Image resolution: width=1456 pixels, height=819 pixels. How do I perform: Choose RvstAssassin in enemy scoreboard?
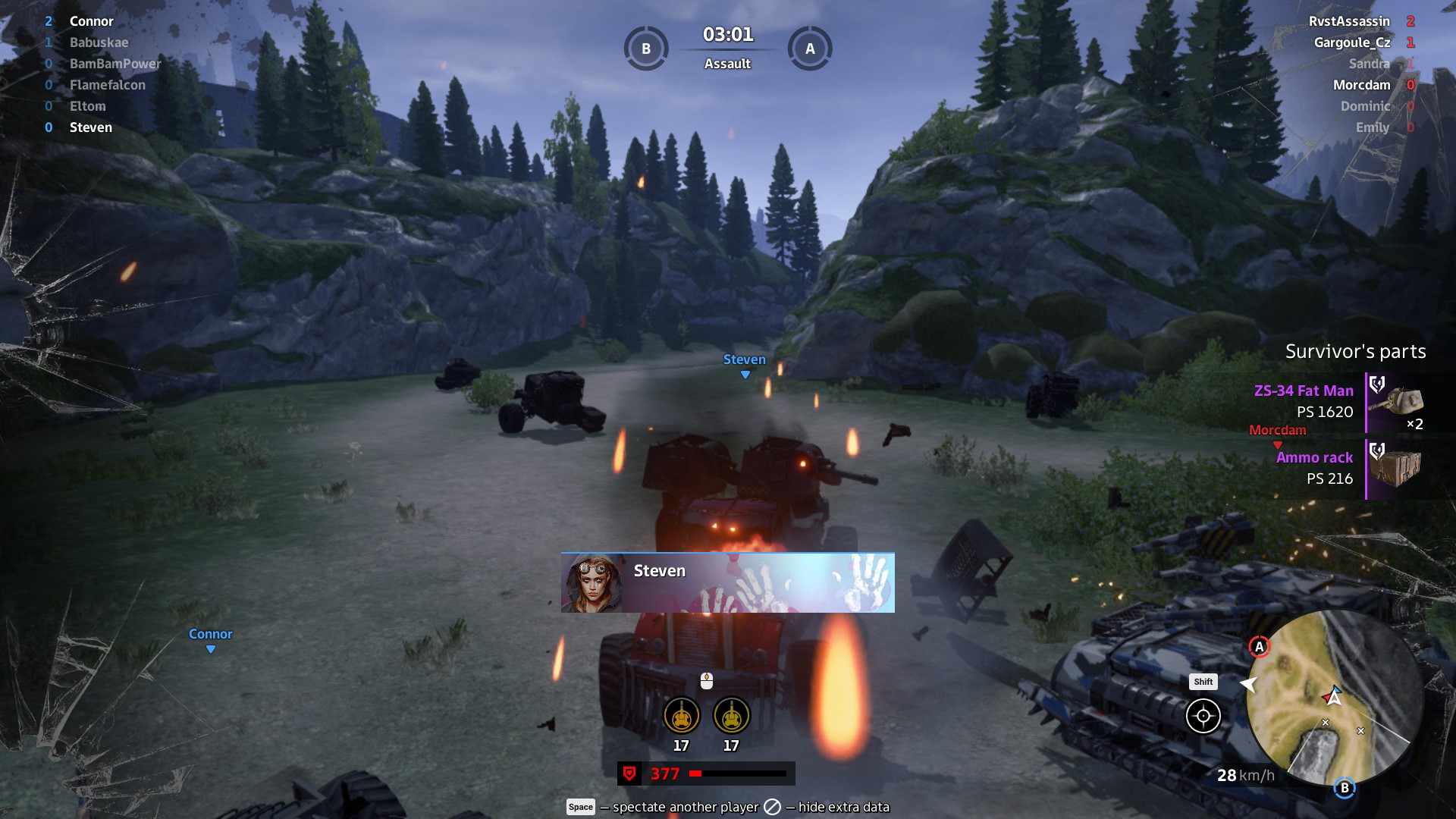[1349, 21]
